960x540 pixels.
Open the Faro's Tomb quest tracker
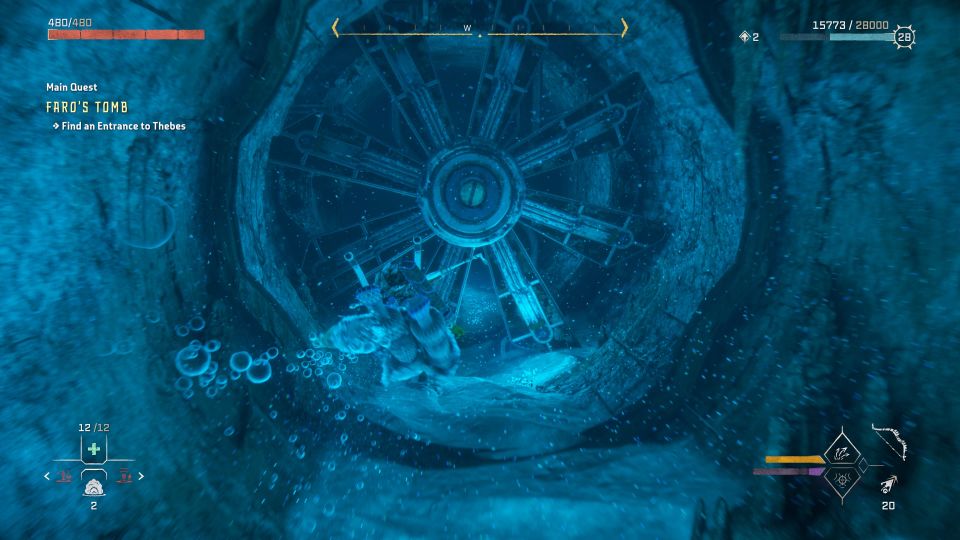click(x=86, y=107)
